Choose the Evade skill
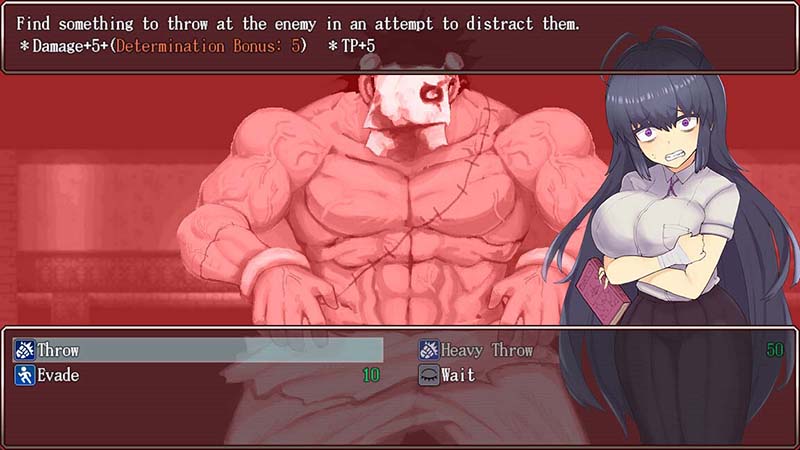This screenshot has width=800, height=450. (x=58, y=376)
